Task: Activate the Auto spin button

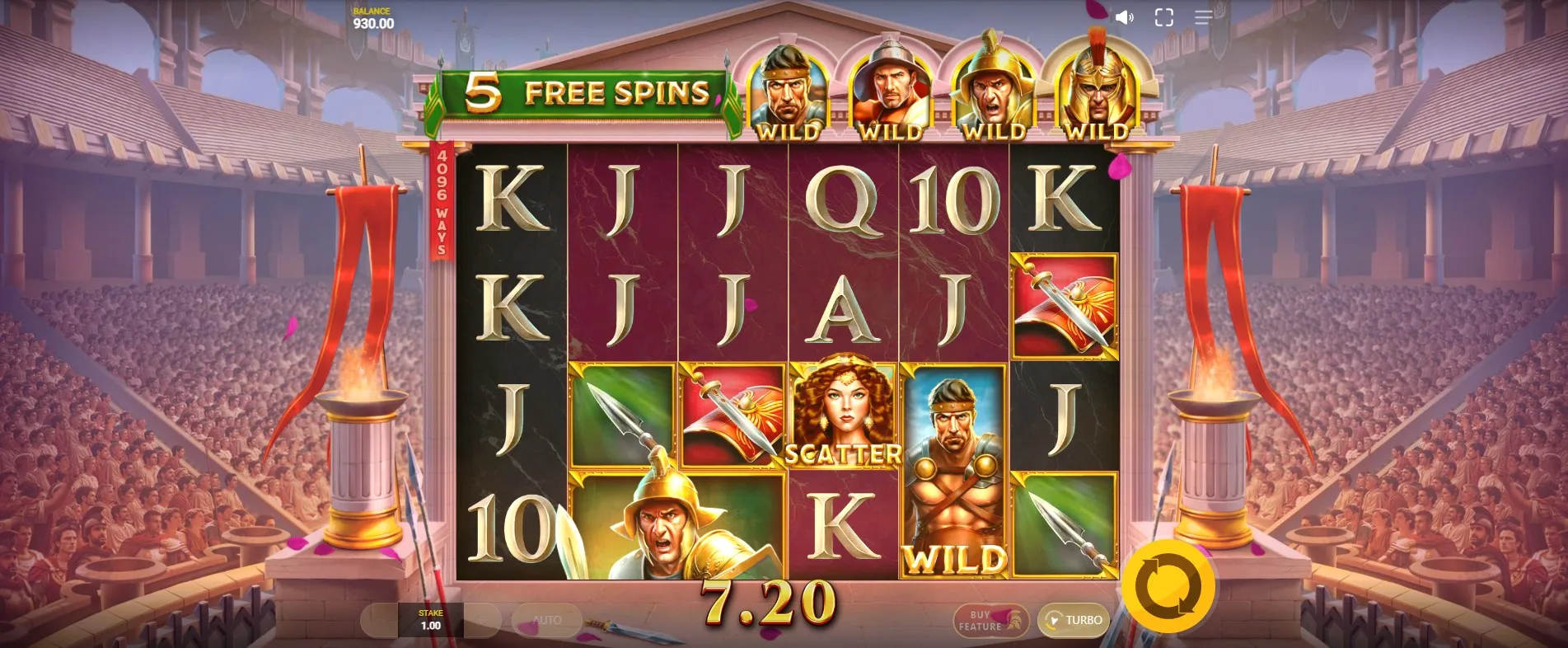Action: (x=546, y=620)
